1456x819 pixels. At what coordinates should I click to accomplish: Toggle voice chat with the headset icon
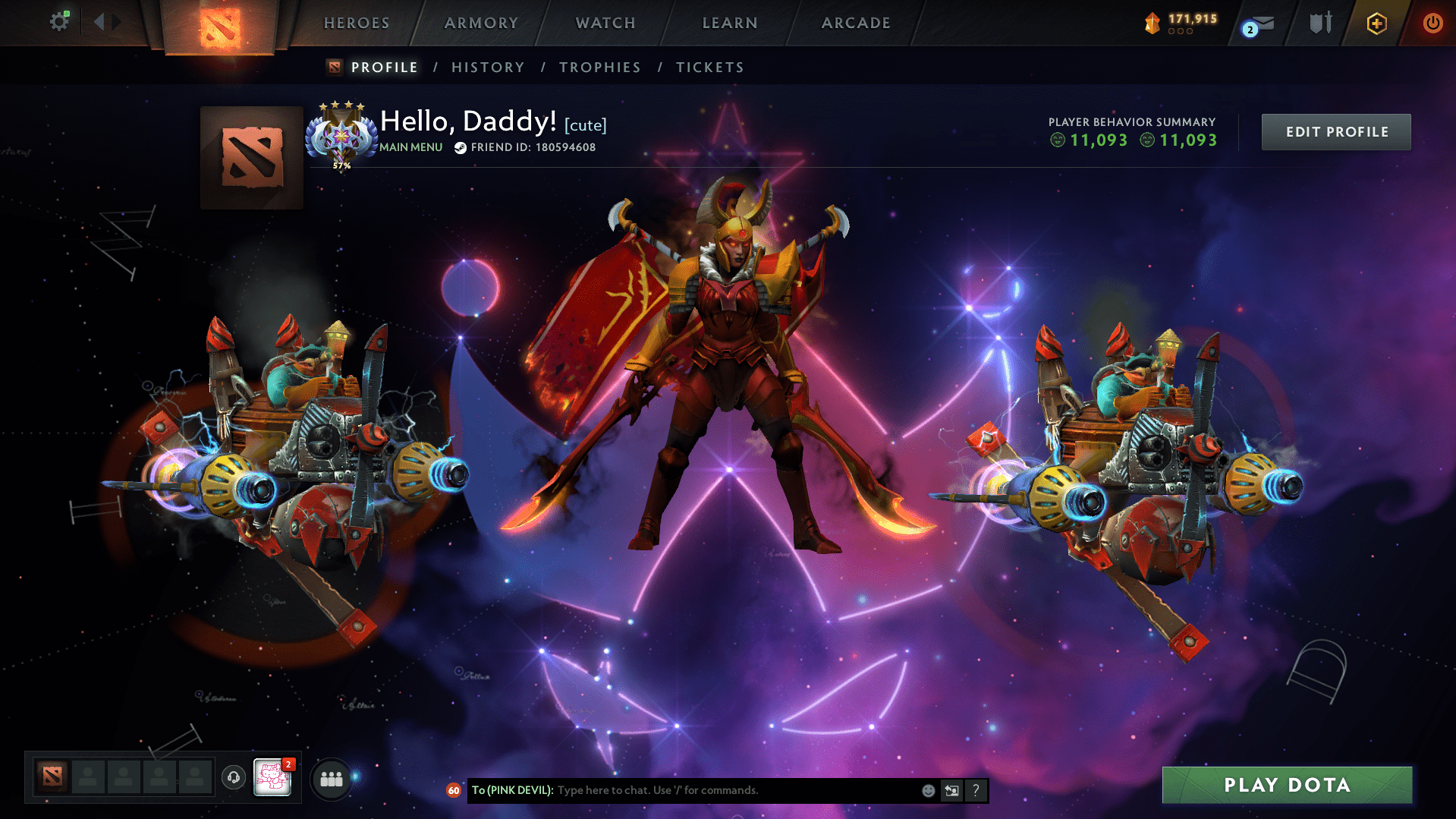[x=233, y=778]
